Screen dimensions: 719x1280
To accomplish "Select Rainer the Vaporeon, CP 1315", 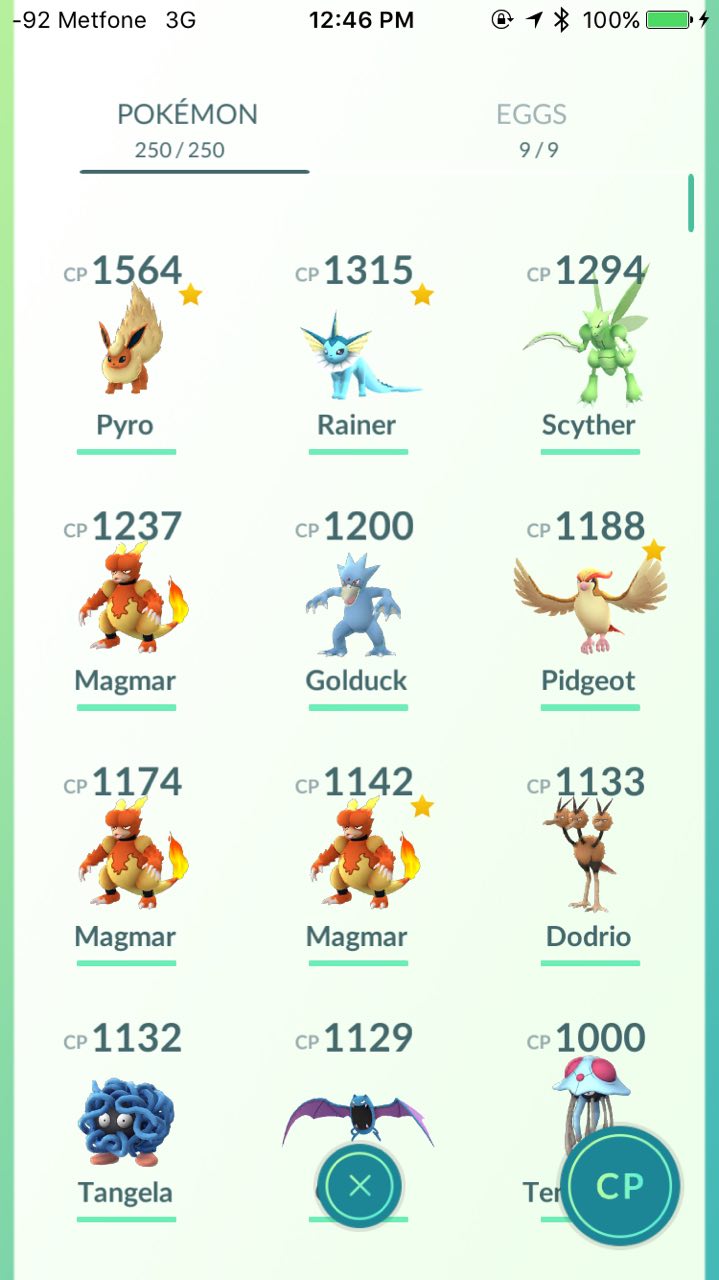I will coord(357,345).
